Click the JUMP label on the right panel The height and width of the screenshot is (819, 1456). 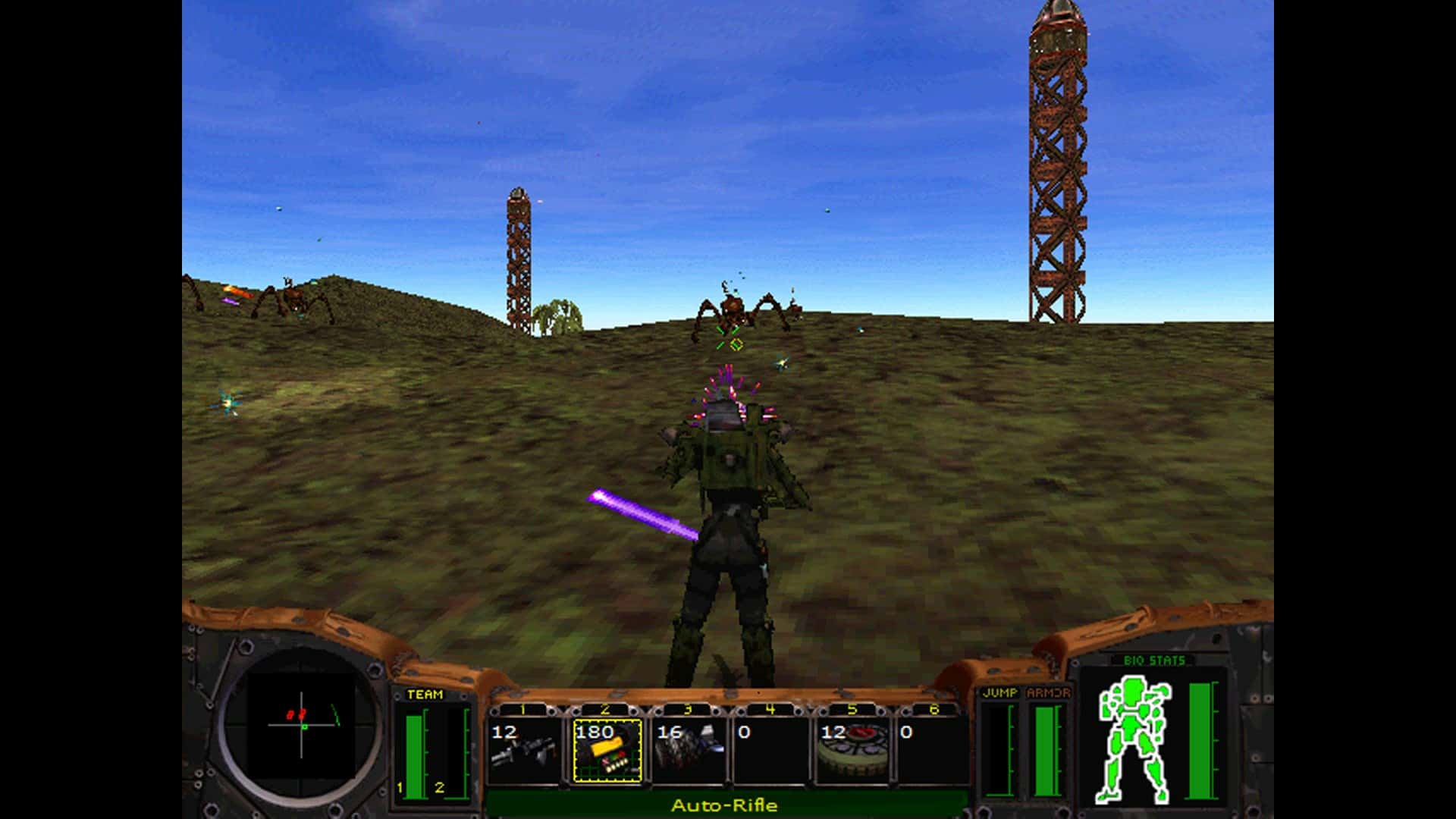(x=999, y=692)
